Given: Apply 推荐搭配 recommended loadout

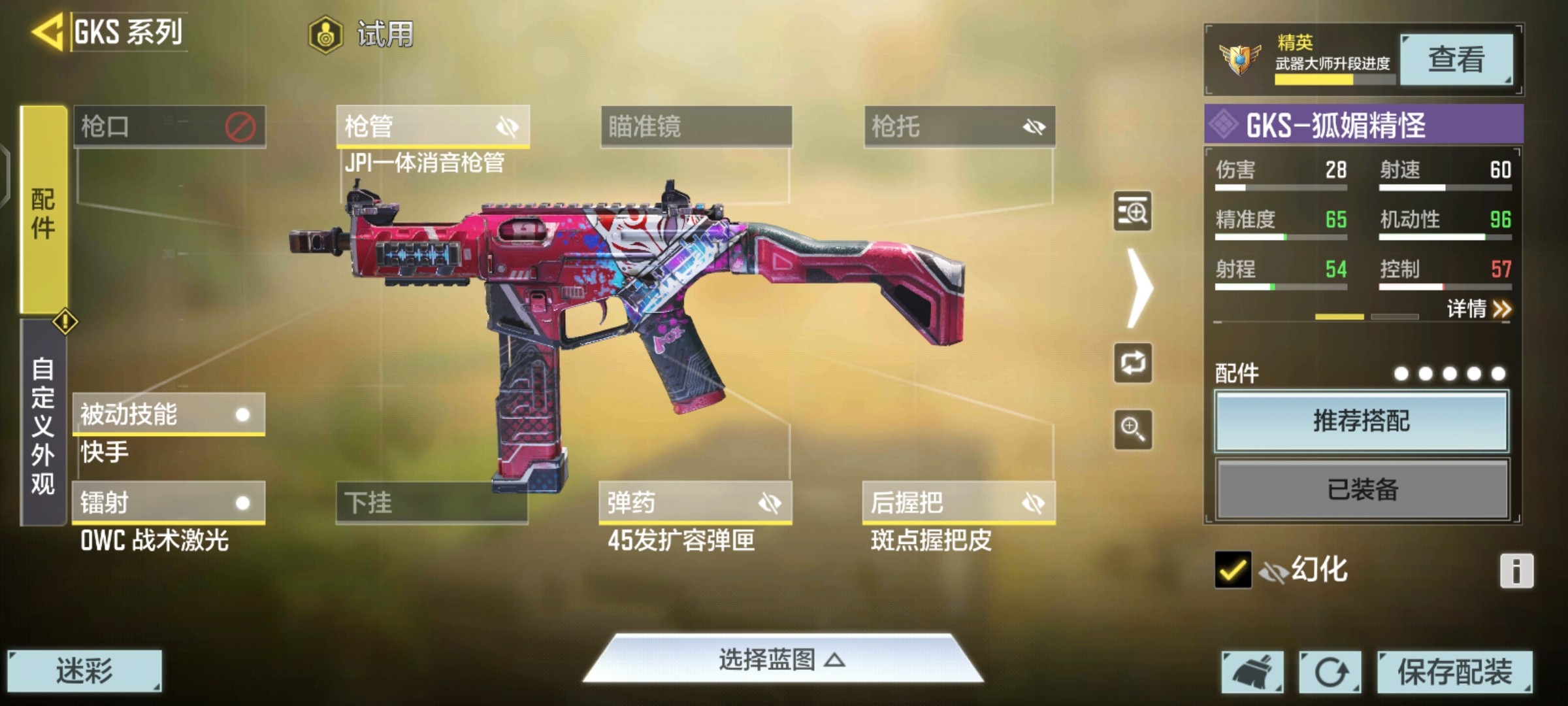Looking at the screenshot, I should [1362, 421].
